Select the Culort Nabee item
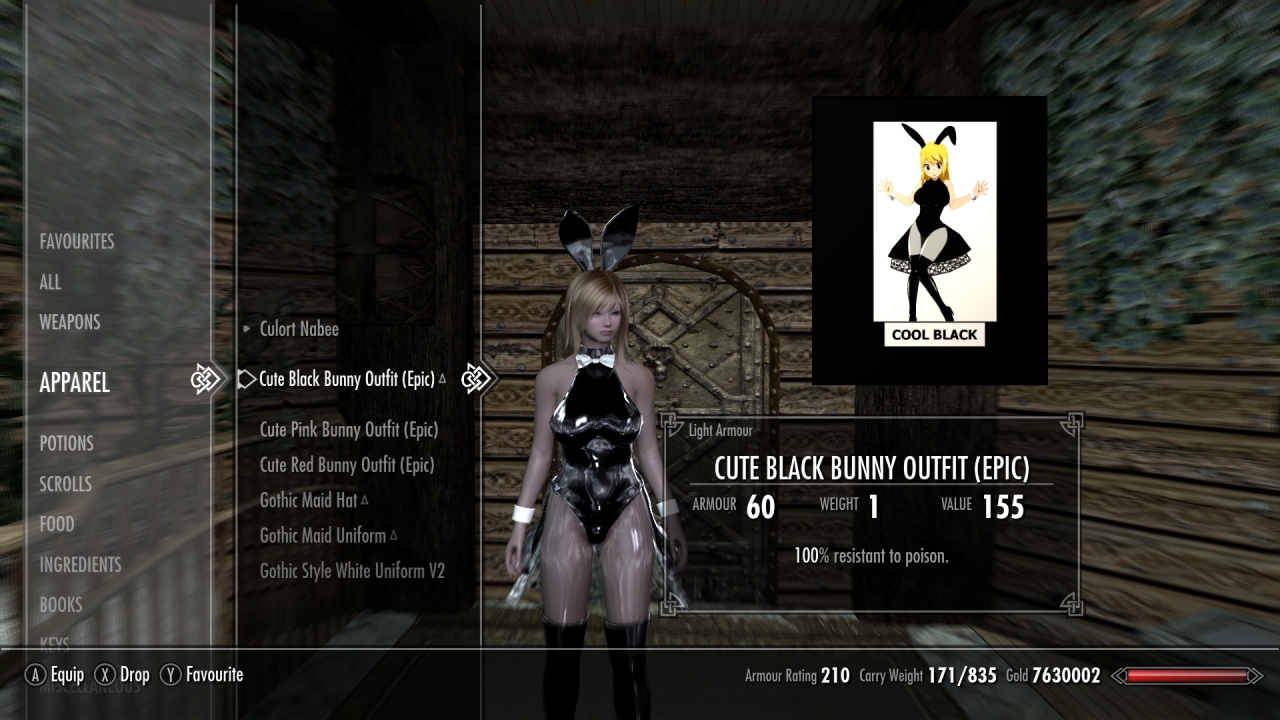Screen dimensions: 1280x720 tap(299, 329)
